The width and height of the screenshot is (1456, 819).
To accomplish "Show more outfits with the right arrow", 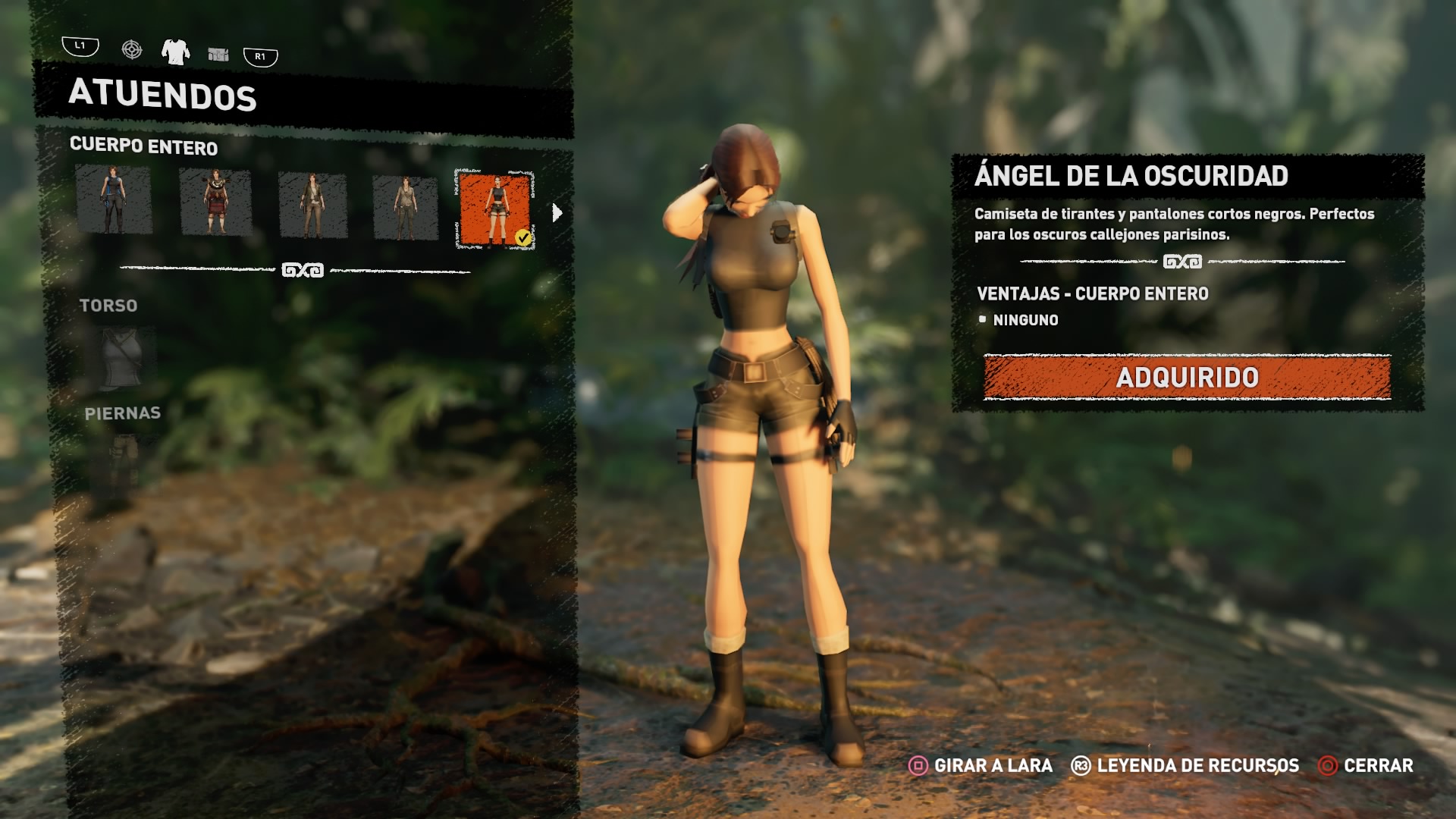I will (557, 213).
